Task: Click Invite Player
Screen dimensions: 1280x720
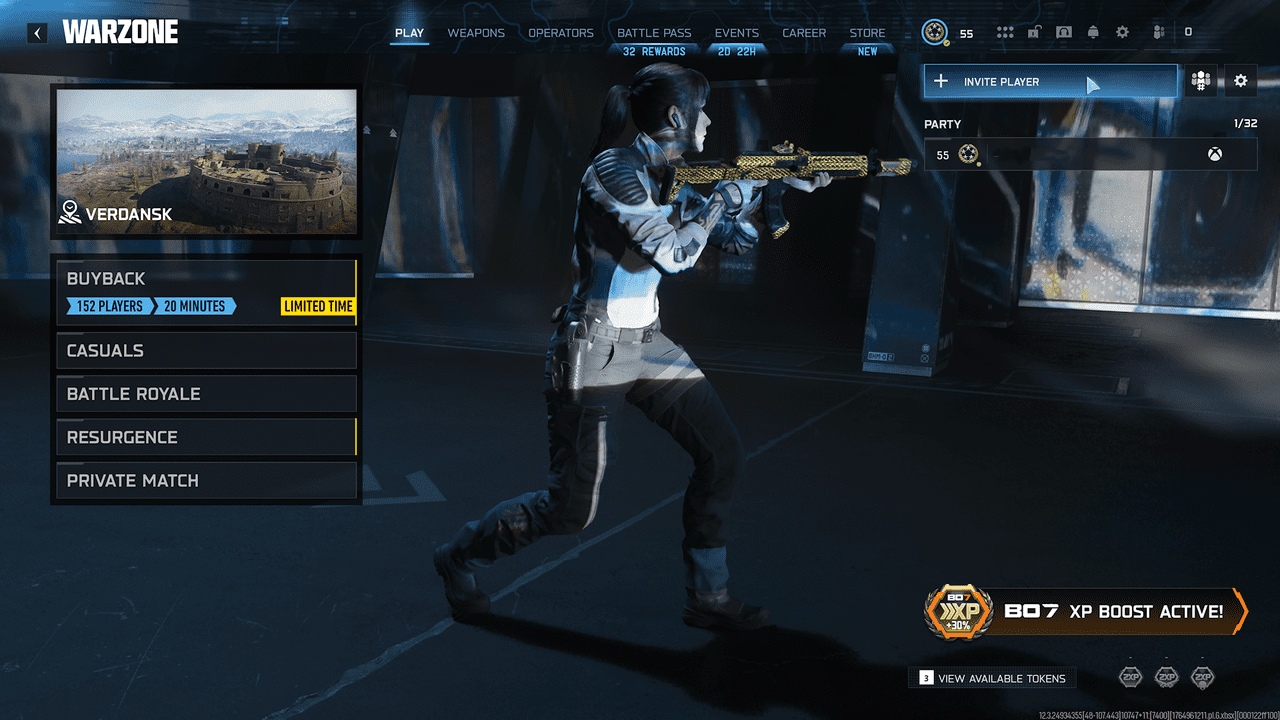Action: click(1050, 81)
